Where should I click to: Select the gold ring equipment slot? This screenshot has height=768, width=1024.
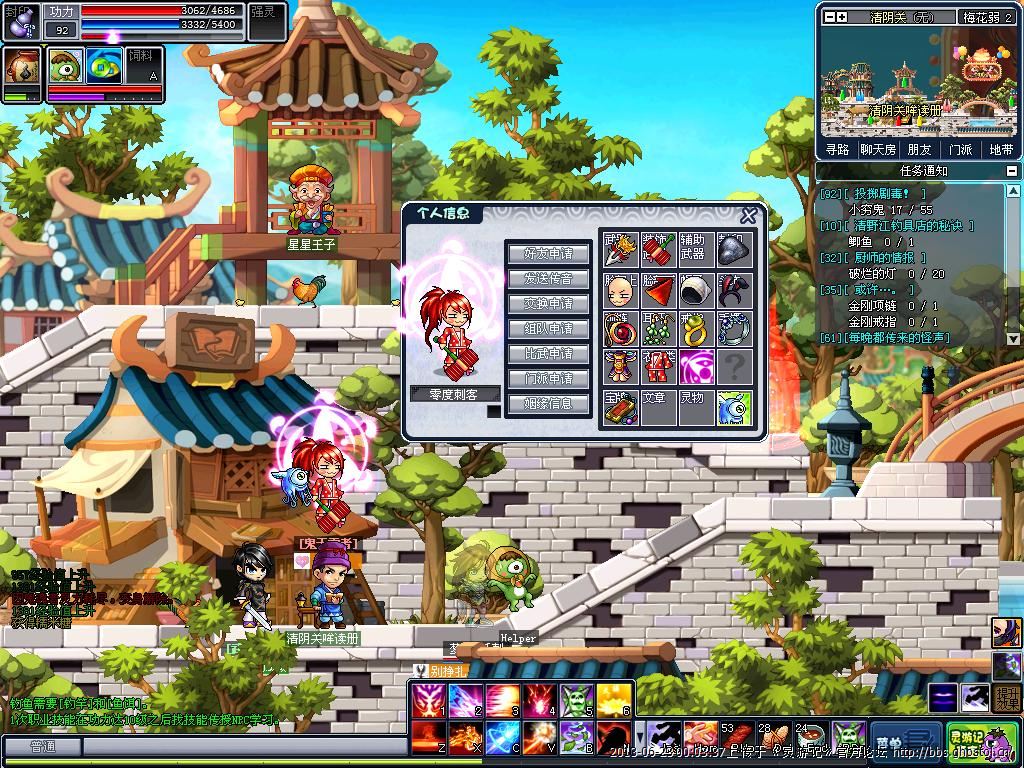tap(696, 329)
